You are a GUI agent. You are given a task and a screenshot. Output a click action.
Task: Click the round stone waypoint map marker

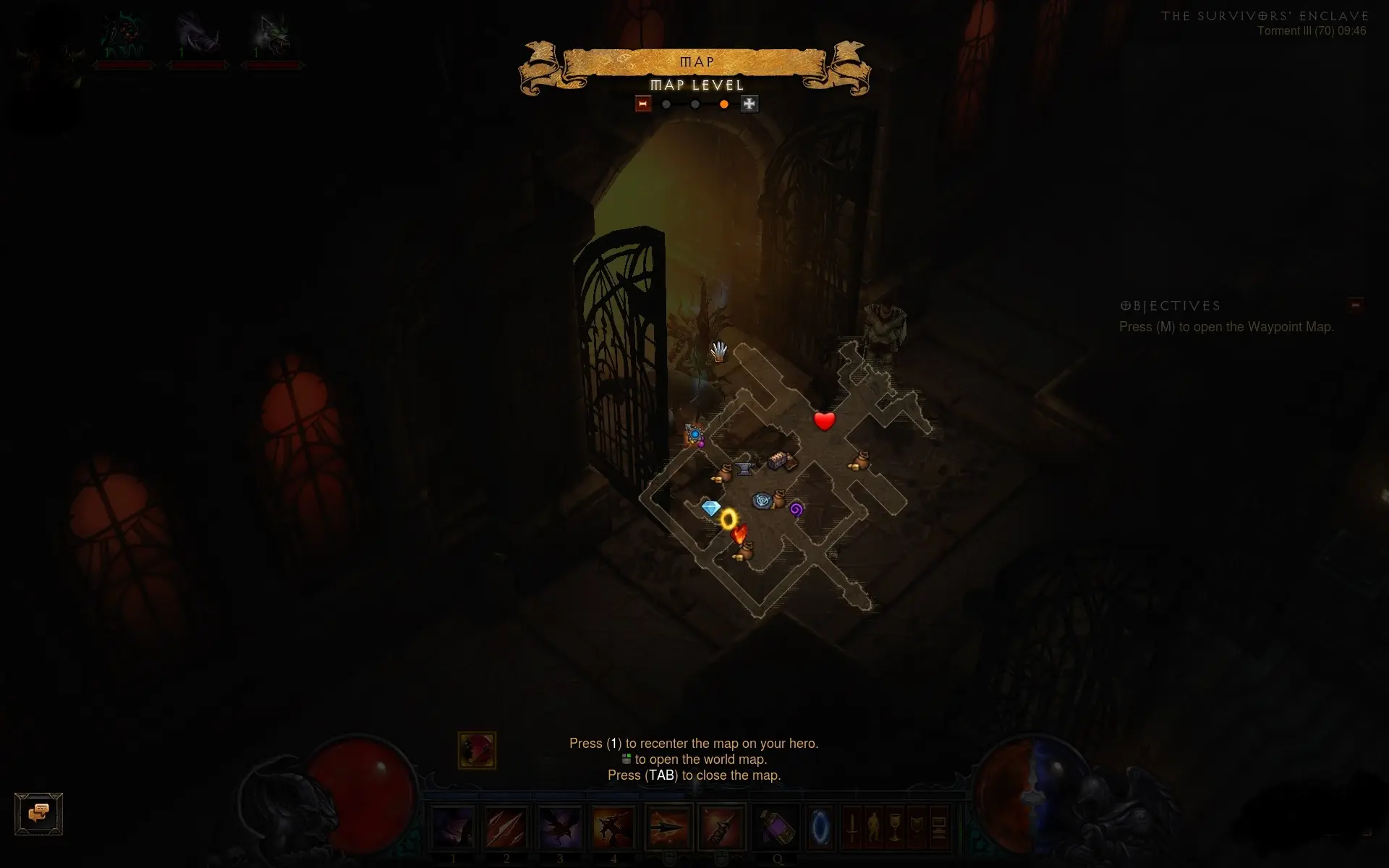tap(762, 501)
